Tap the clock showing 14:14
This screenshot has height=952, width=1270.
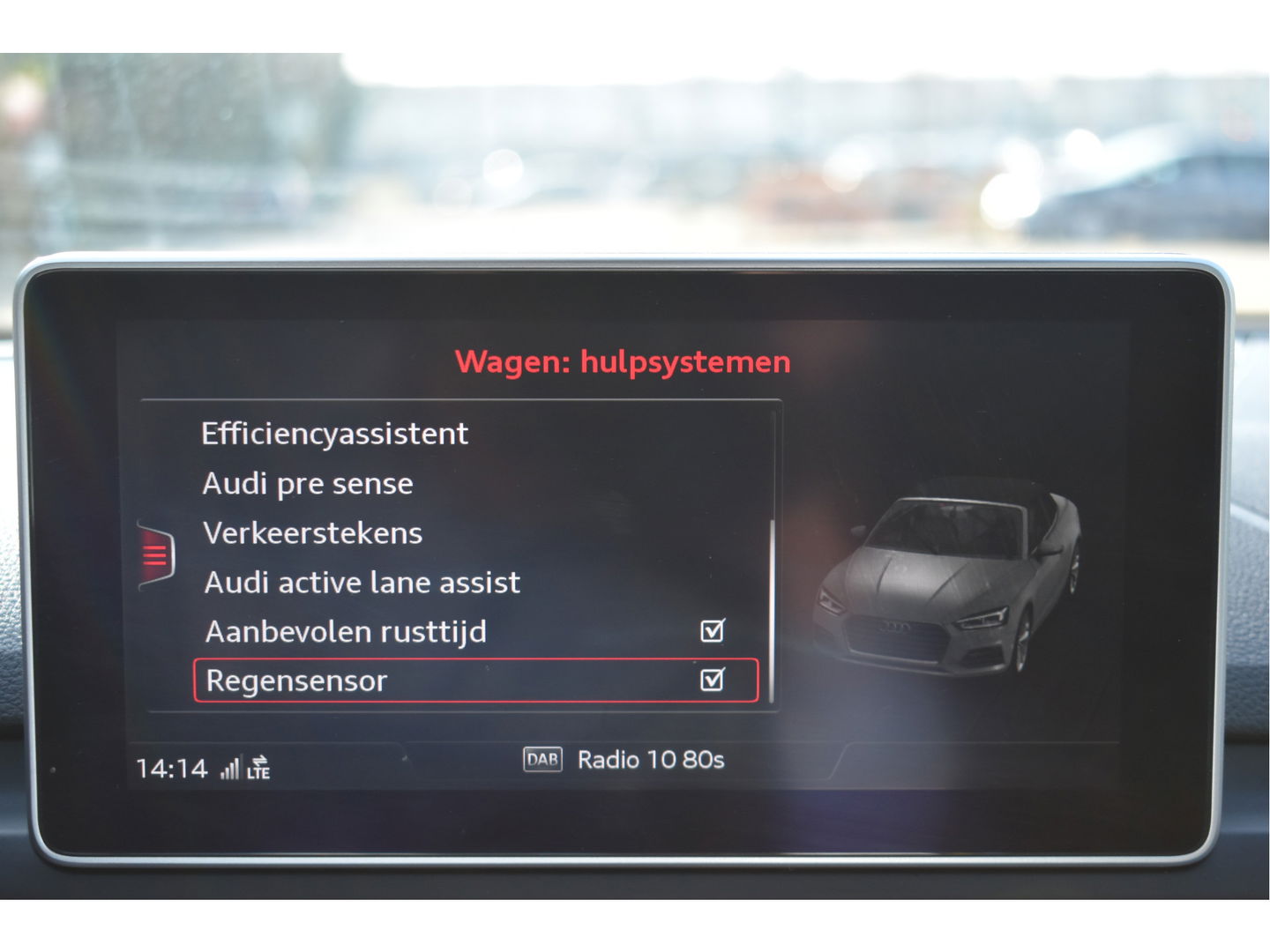(x=164, y=767)
